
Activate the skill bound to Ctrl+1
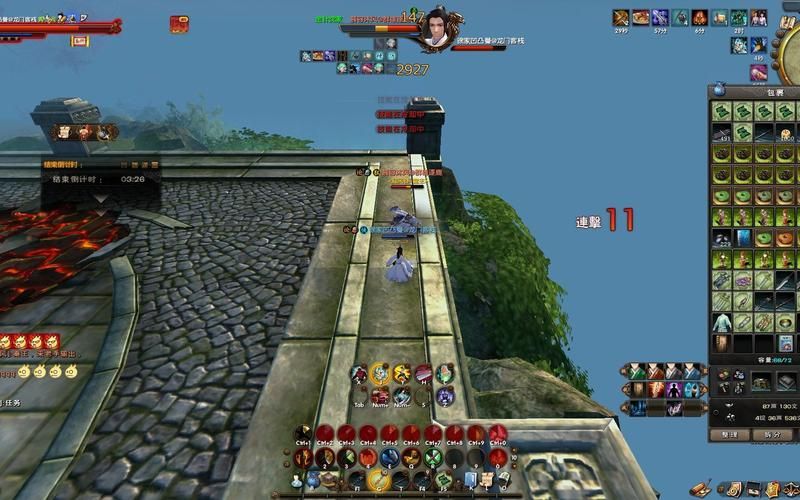(303, 434)
